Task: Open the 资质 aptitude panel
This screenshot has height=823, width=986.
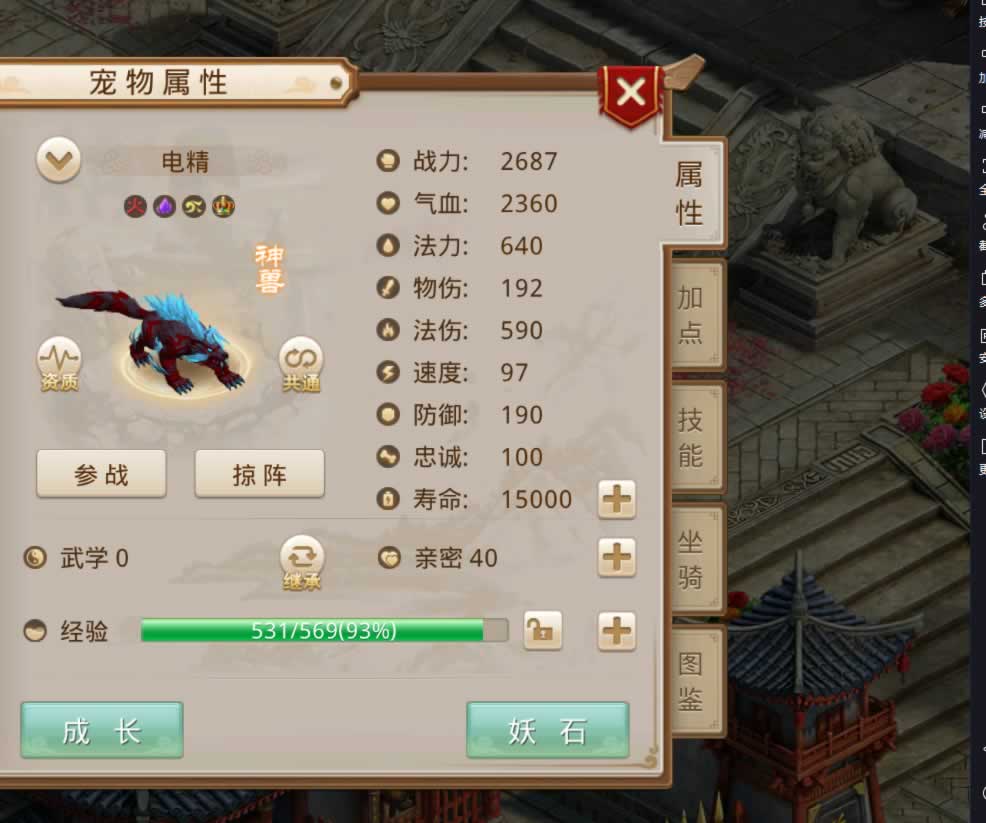Action: (59, 363)
